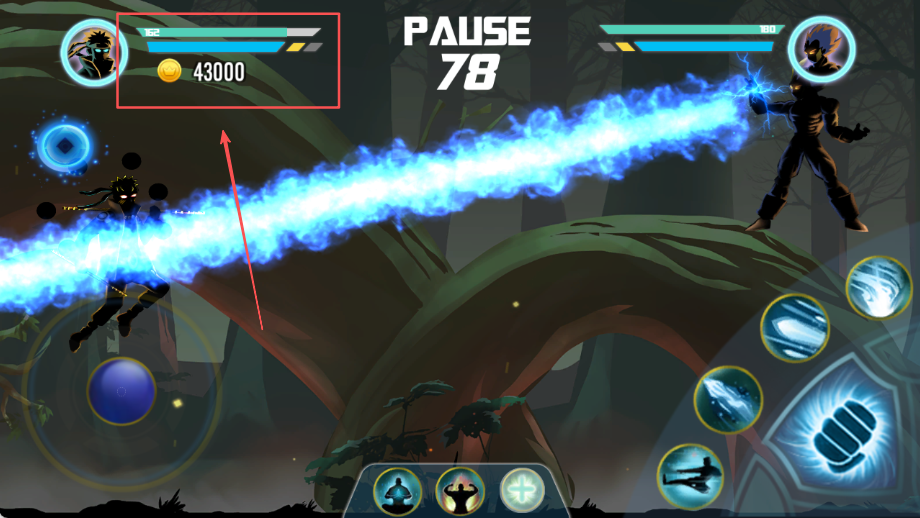Click the blue virtual joystick knob
Screen dimensions: 920x518
click(121, 390)
